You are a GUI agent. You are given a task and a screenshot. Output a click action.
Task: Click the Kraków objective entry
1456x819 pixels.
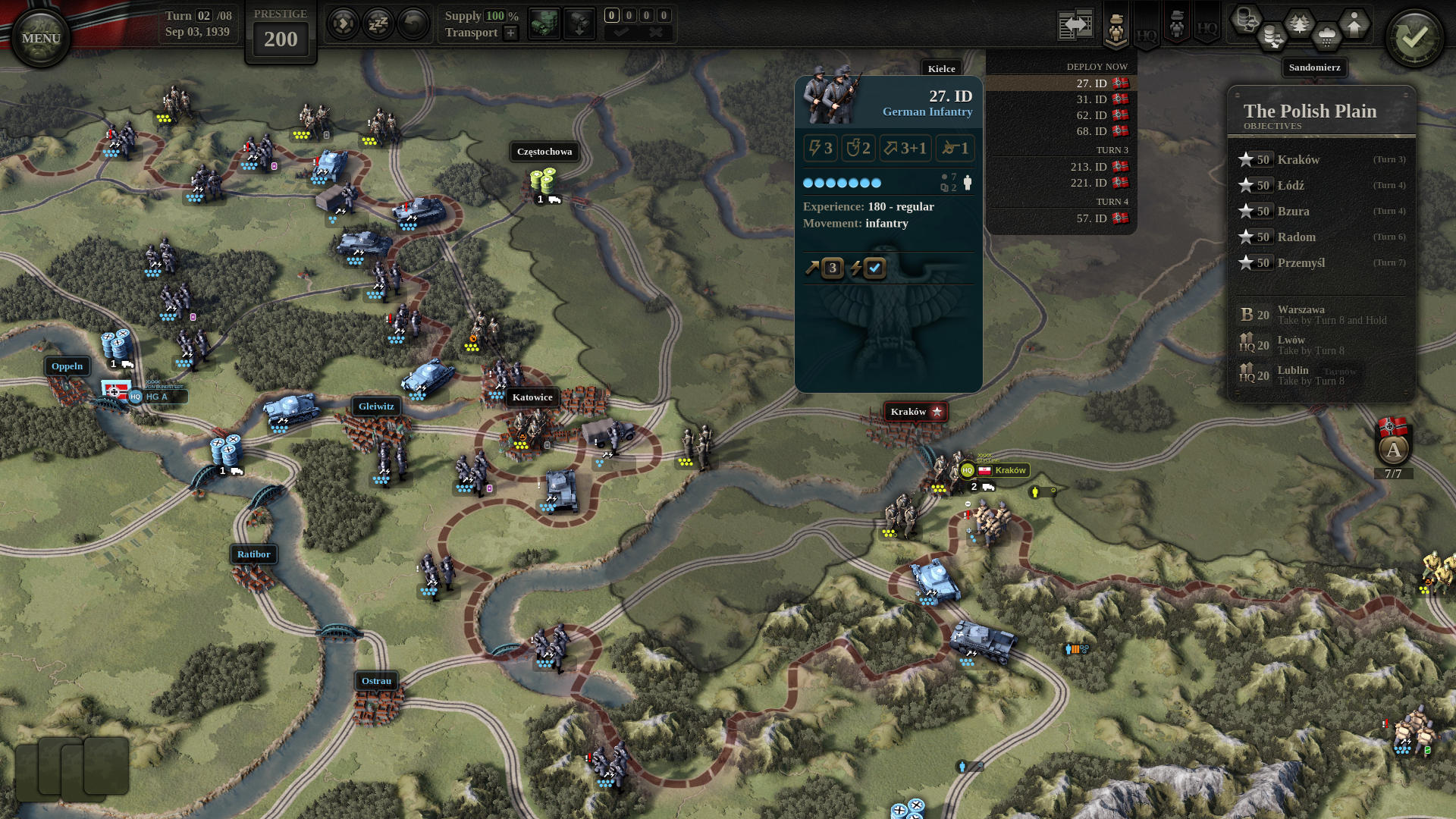(1298, 160)
